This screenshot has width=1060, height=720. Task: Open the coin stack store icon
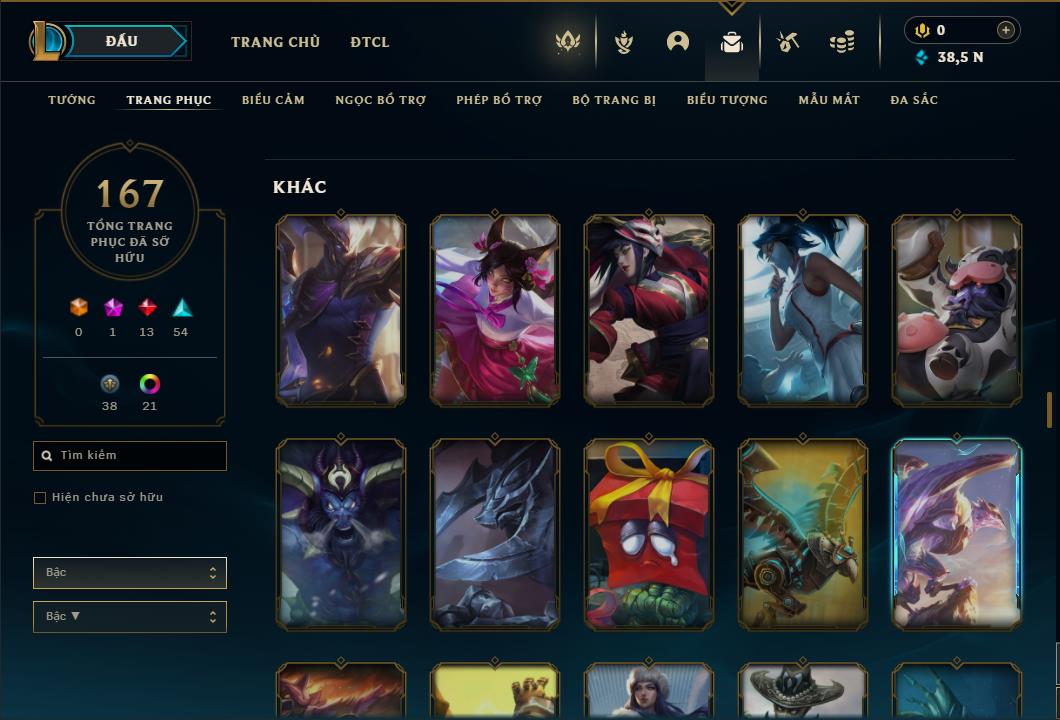[x=842, y=42]
